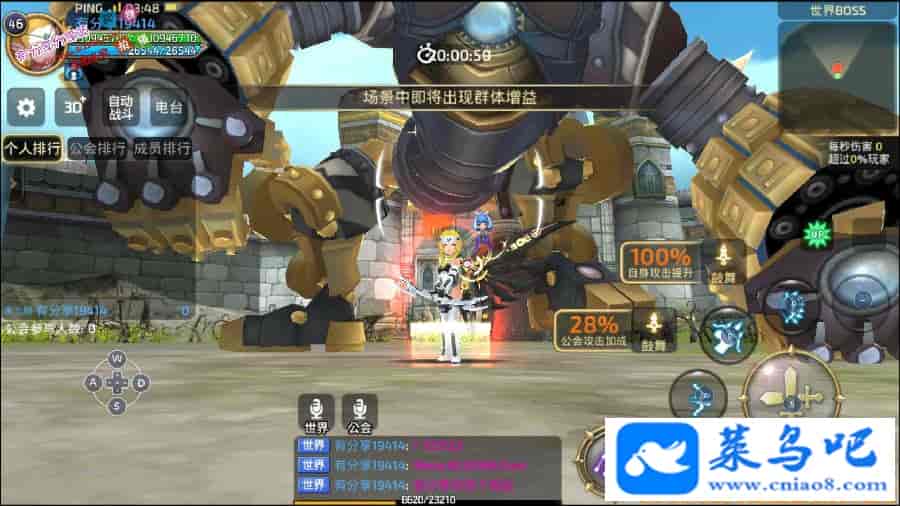Click the W key on the movement pad
This screenshot has width=900, height=506.
(117, 358)
